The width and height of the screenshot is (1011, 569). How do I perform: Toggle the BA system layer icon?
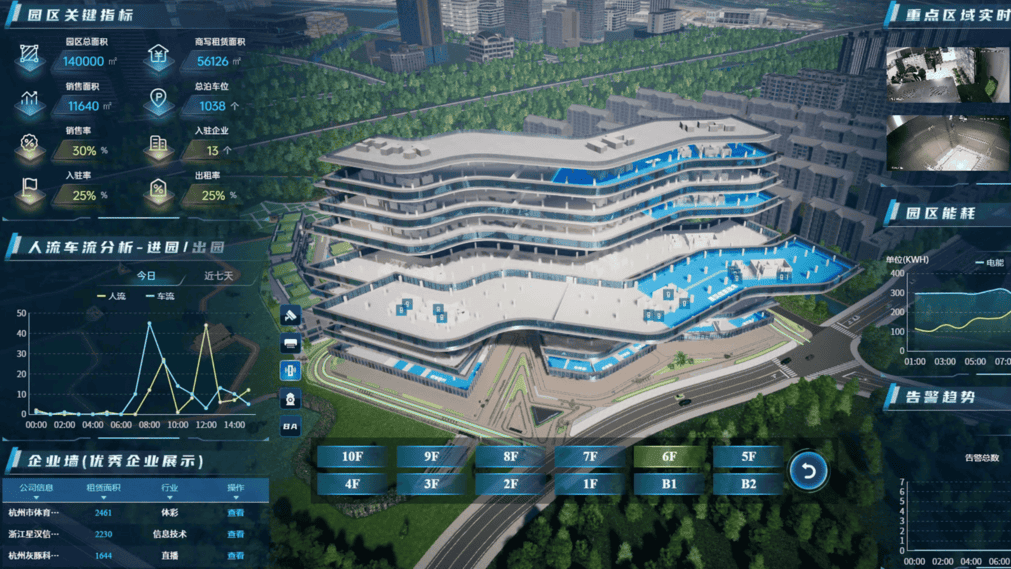pyautogui.click(x=290, y=427)
